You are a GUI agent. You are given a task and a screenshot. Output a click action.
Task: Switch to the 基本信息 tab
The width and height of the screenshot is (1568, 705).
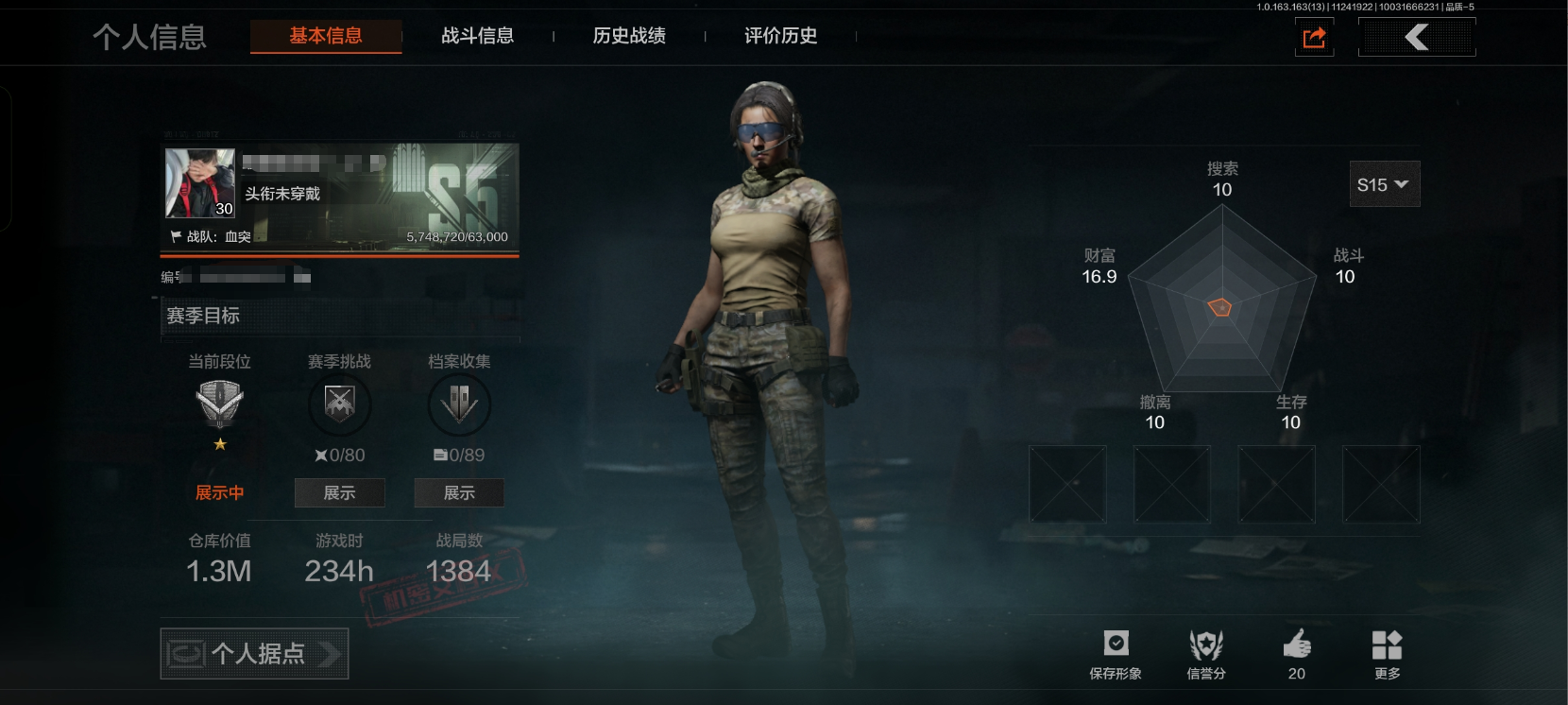click(x=326, y=36)
